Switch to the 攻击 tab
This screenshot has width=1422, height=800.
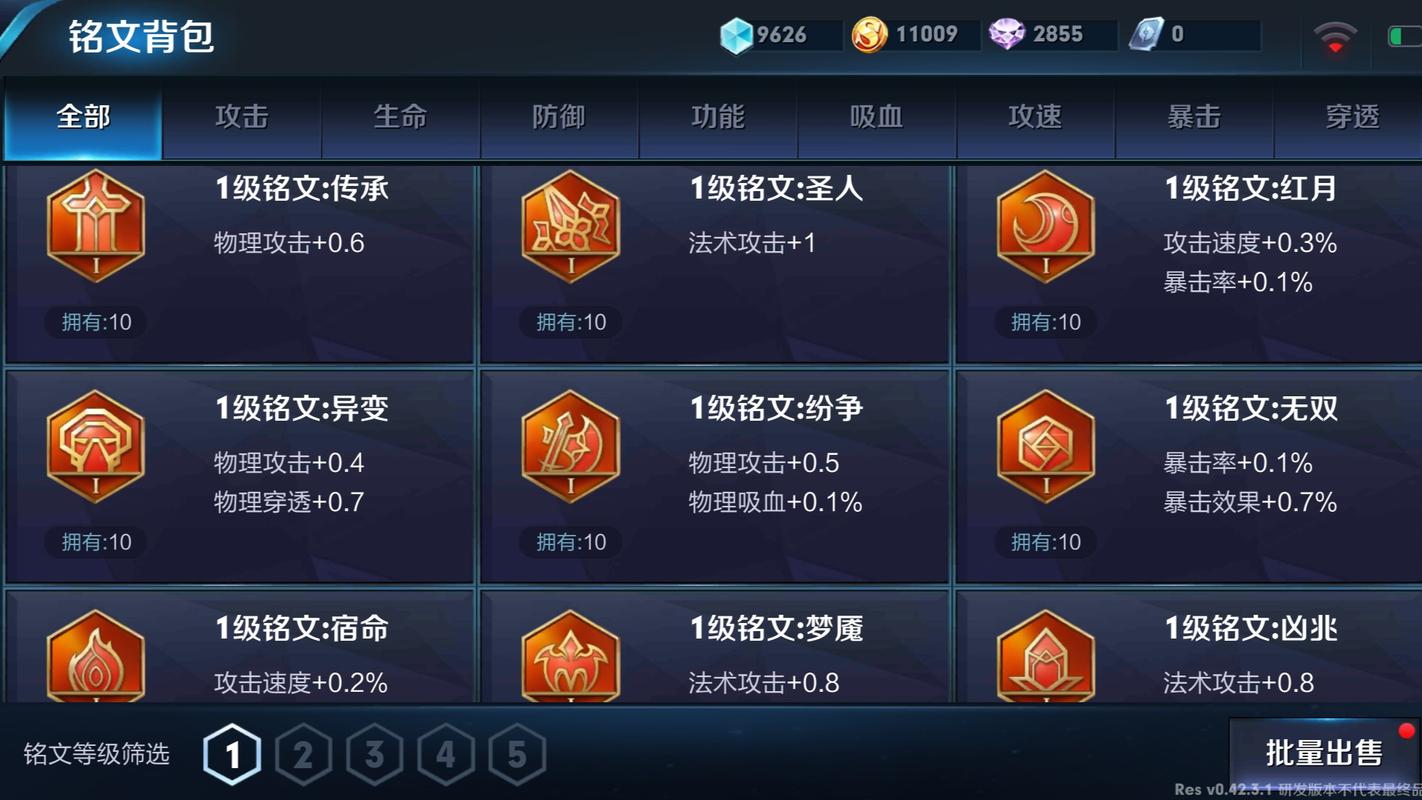click(240, 117)
